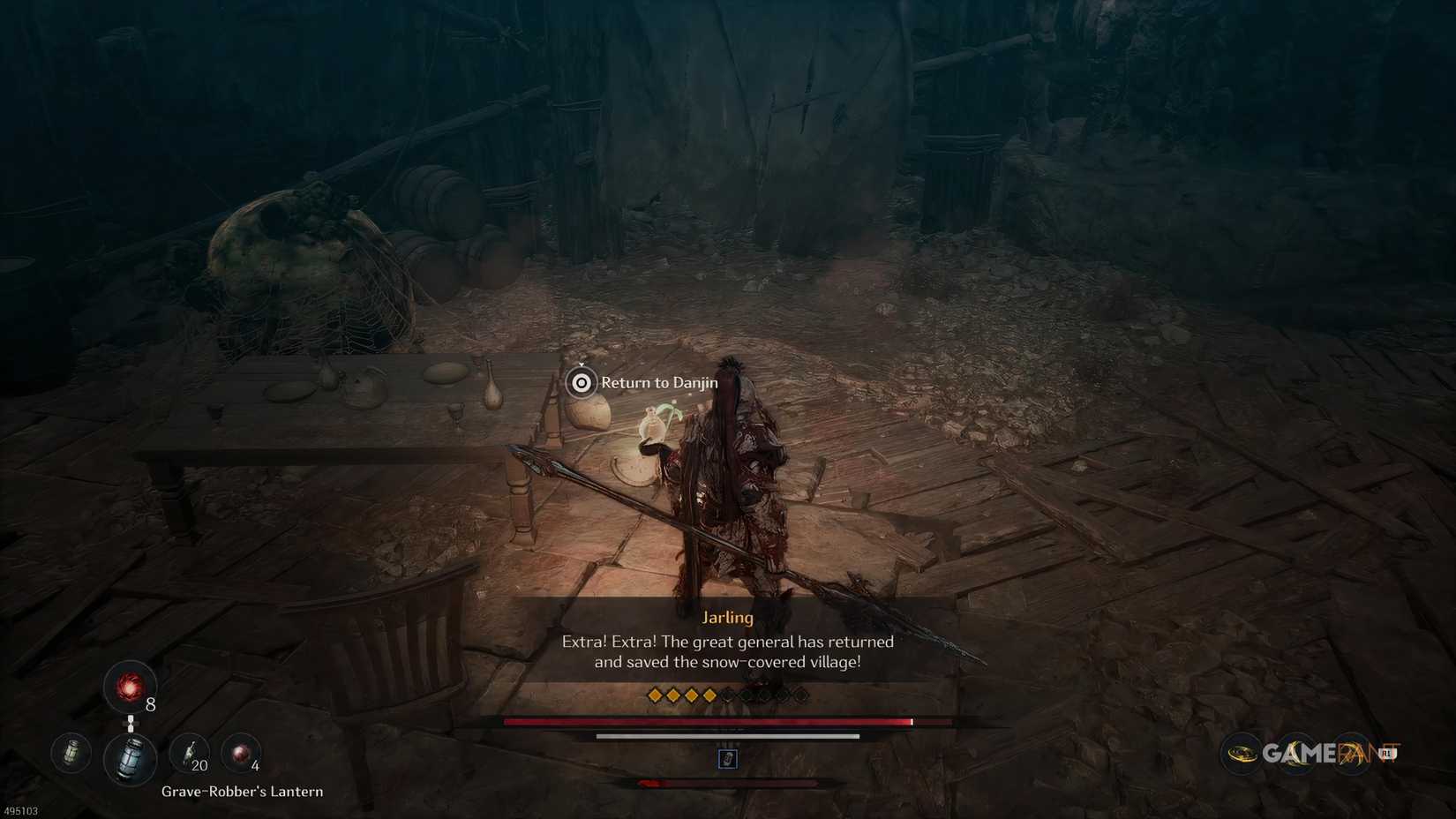Viewport: 1456px width, 819px height.
Task: Click the Grave-Robber's Lantern text label
Action: 242,792
